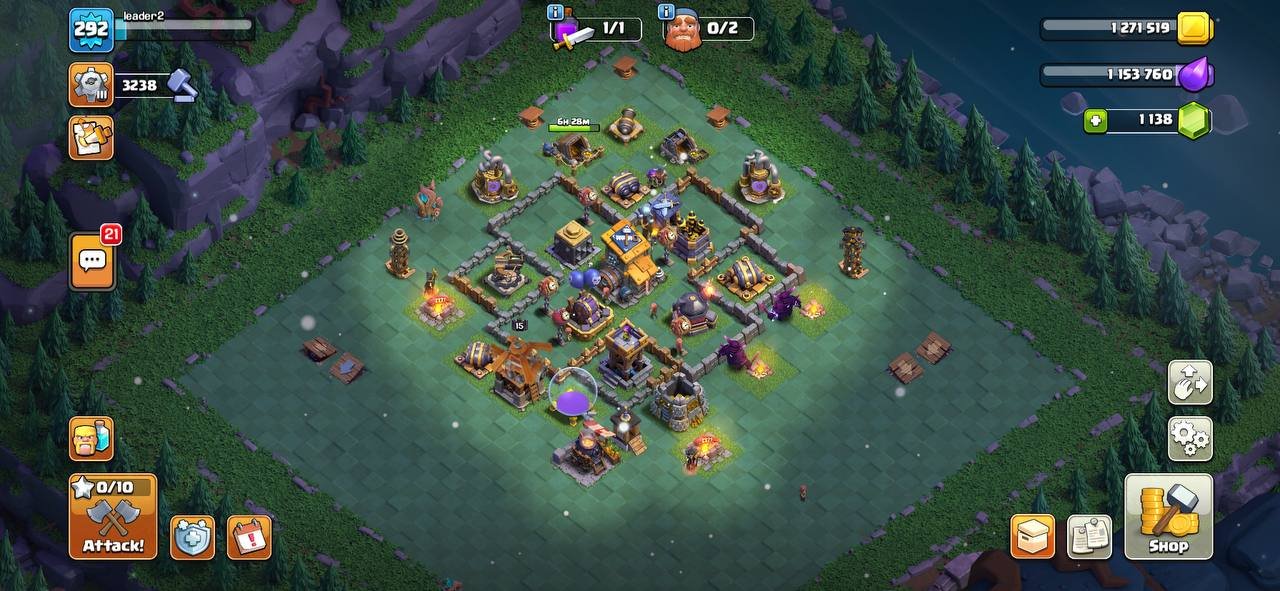
Task: Open the orange hammer and scroll icon
Action: (91, 137)
